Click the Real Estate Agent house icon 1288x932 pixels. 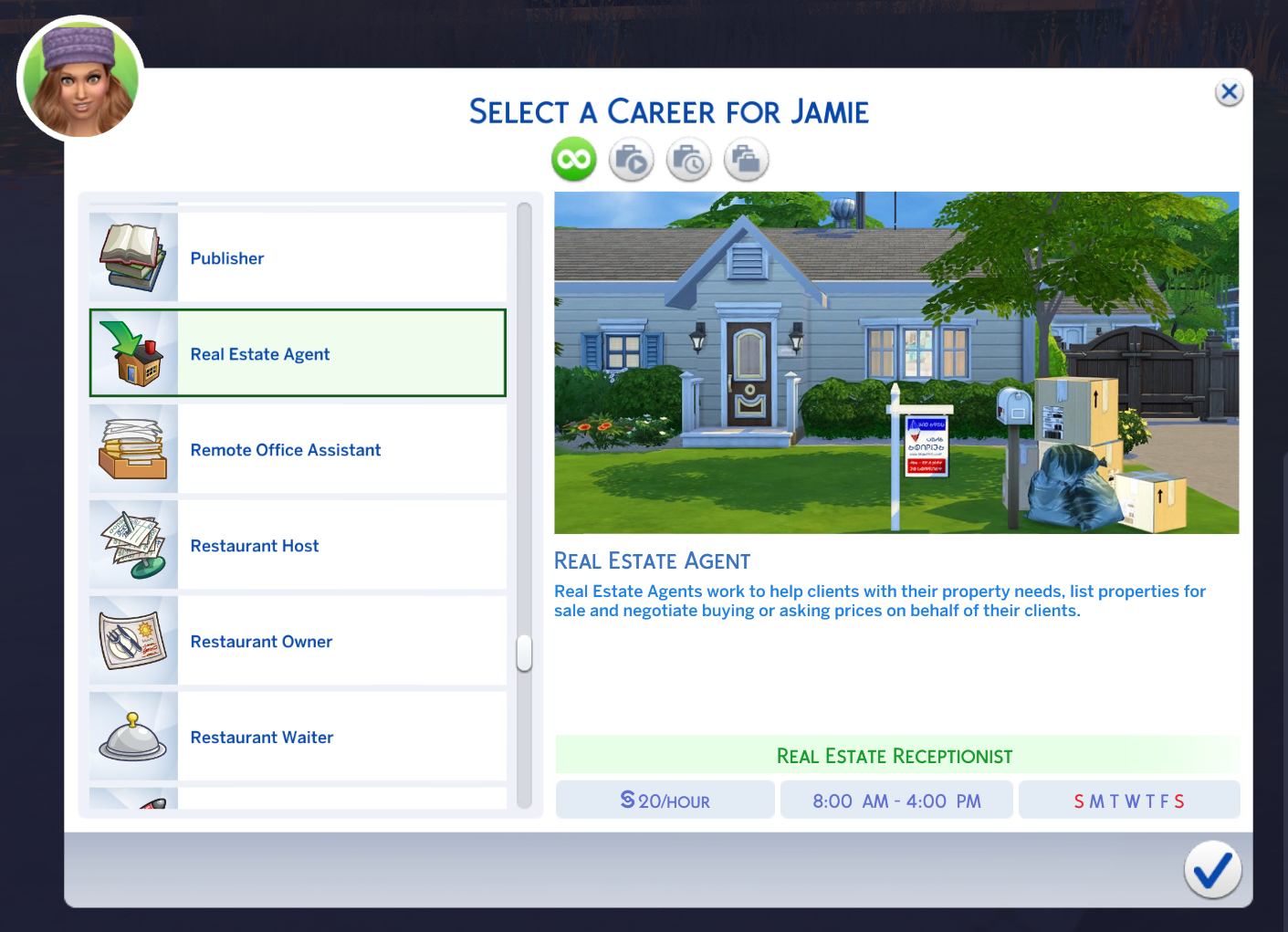(x=133, y=352)
